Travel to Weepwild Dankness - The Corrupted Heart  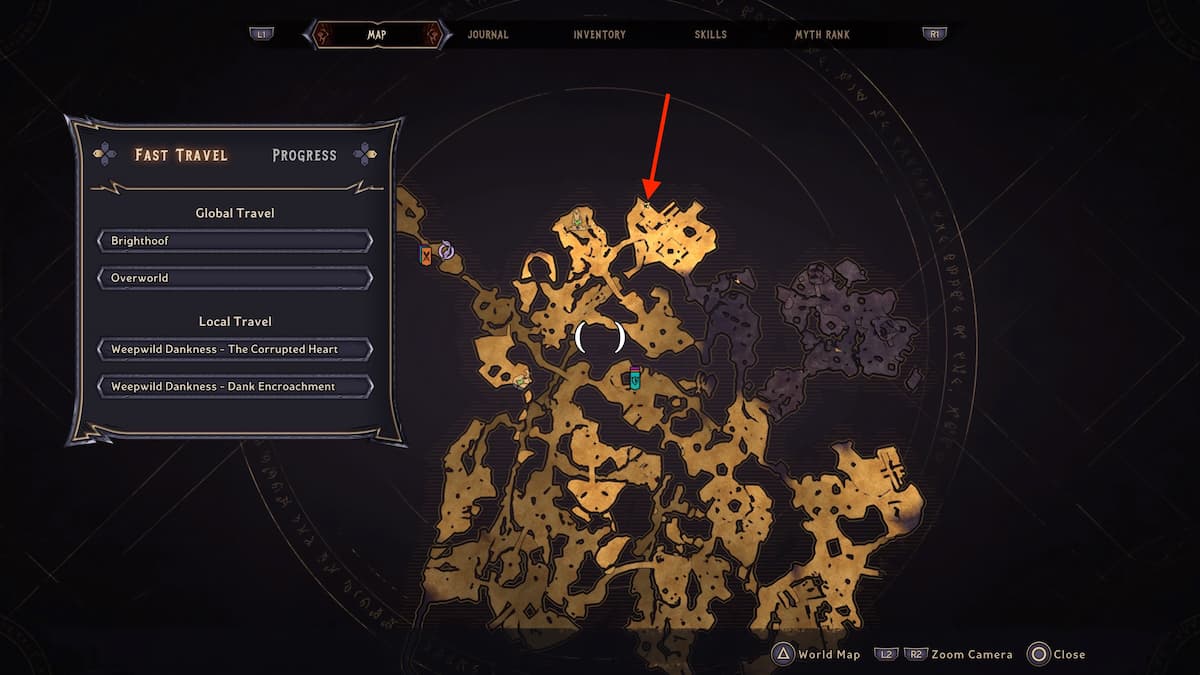pos(235,349)
